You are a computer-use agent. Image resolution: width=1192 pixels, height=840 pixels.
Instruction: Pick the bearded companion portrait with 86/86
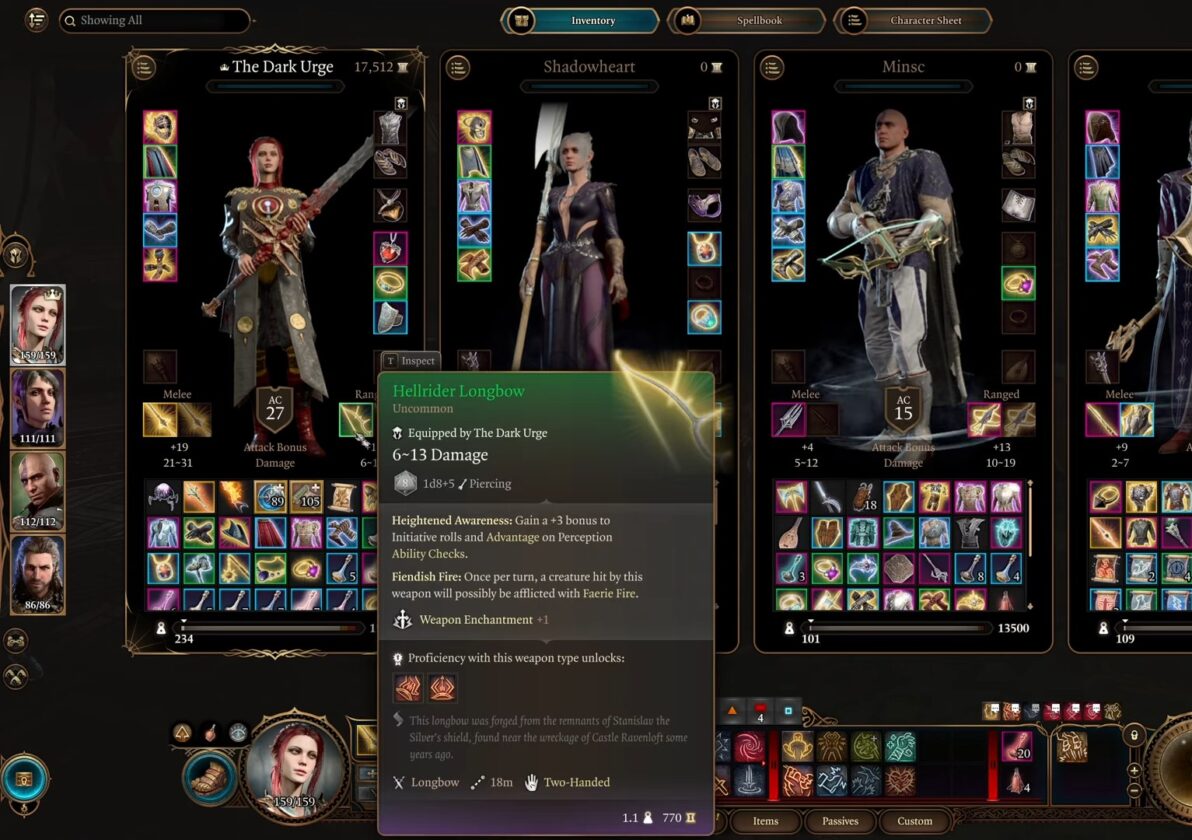click(38, 575)
